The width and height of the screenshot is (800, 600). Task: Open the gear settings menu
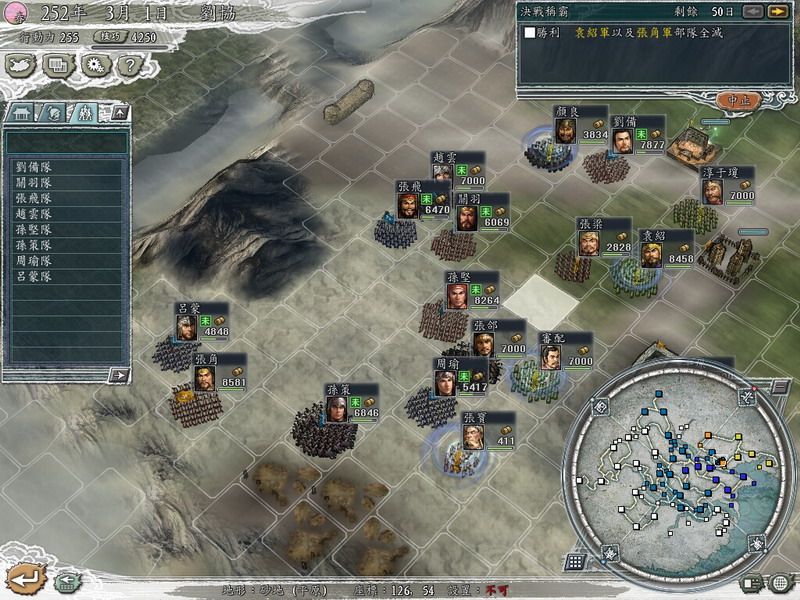click(94, 66)
